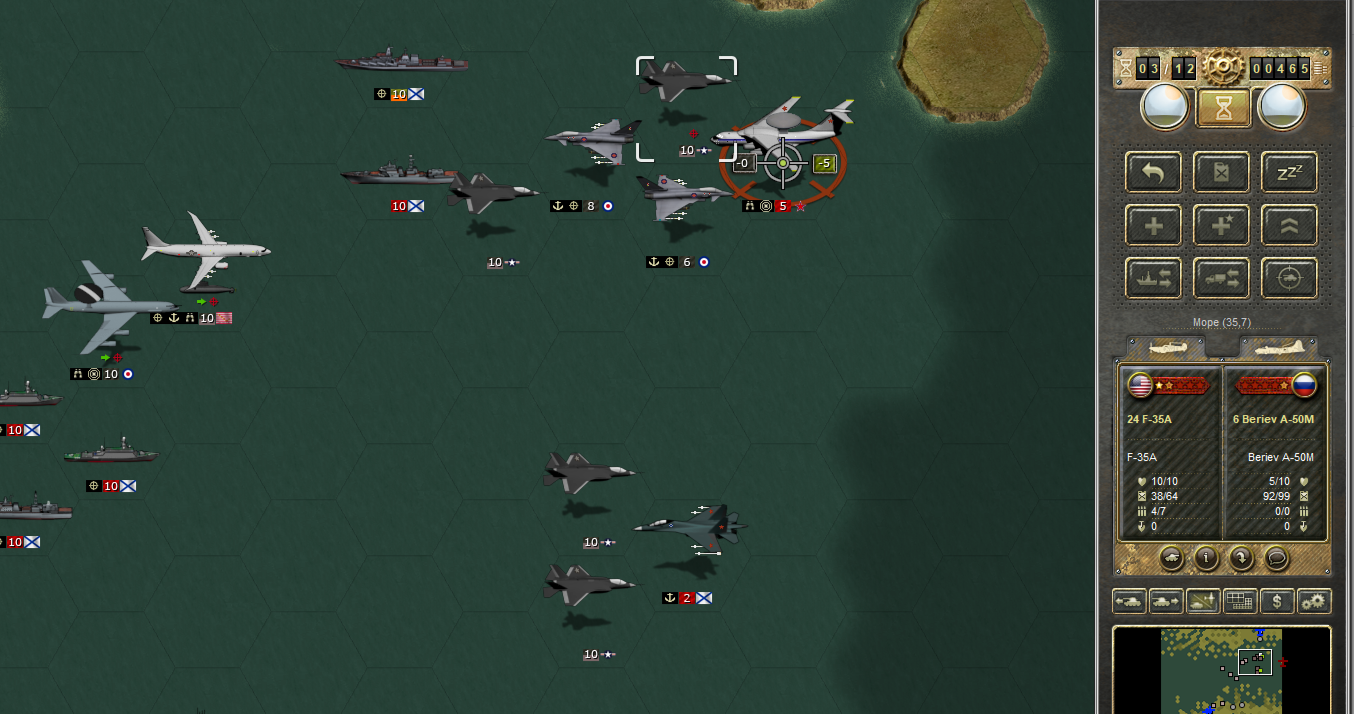Select next unit with right-arrow tank button

pos(1165,601)
